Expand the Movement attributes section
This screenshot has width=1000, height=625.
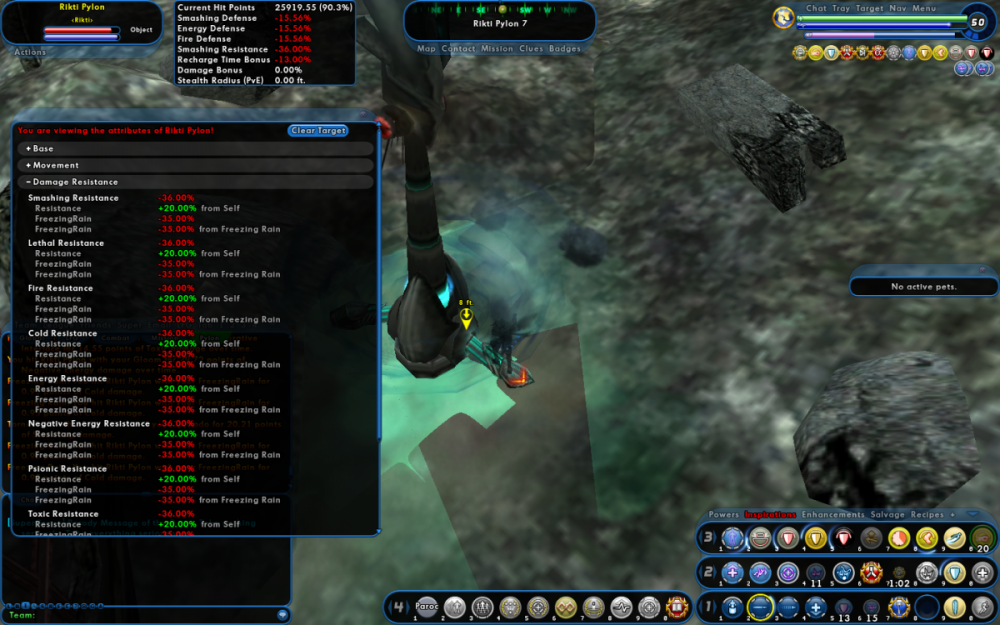click(x=54, y=165)
